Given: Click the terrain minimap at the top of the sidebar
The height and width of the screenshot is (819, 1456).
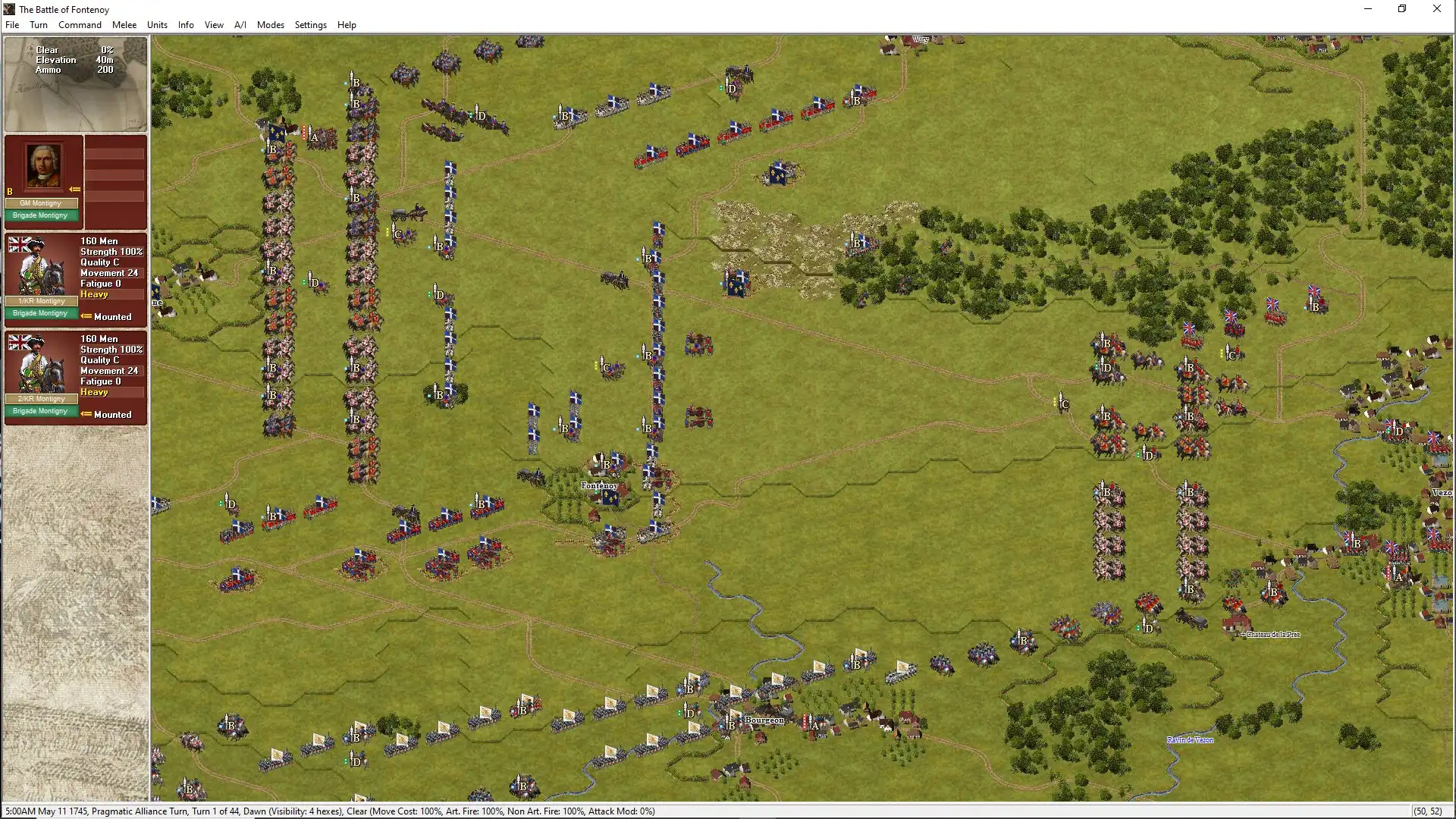Looking at the screenshot, I should coord(75,83).
